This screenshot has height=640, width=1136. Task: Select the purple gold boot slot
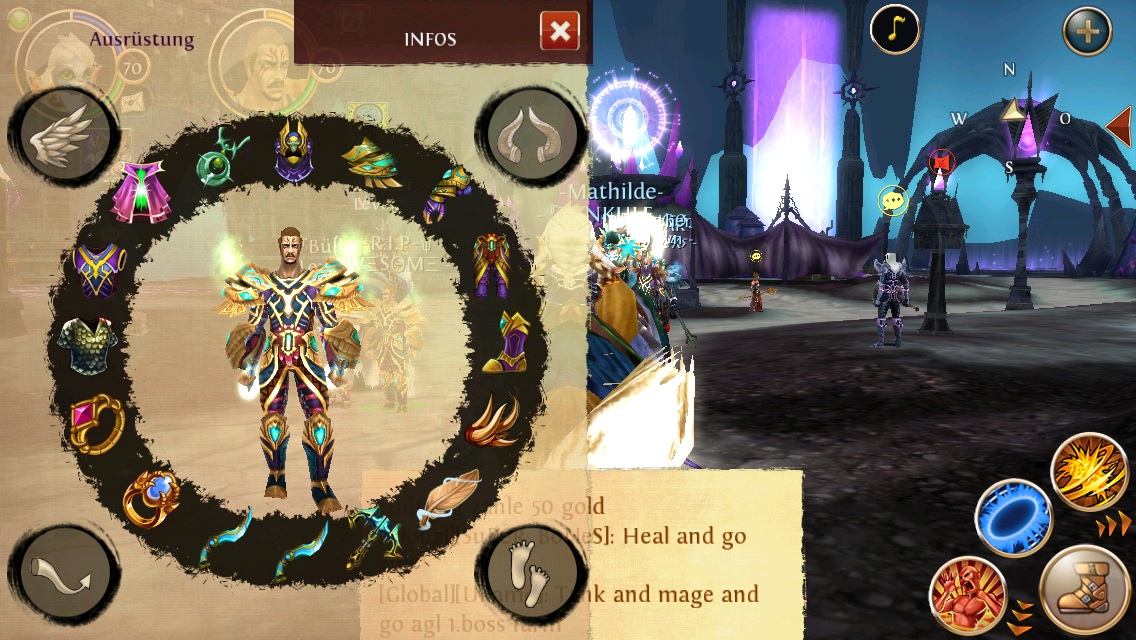tap(508, 341)
